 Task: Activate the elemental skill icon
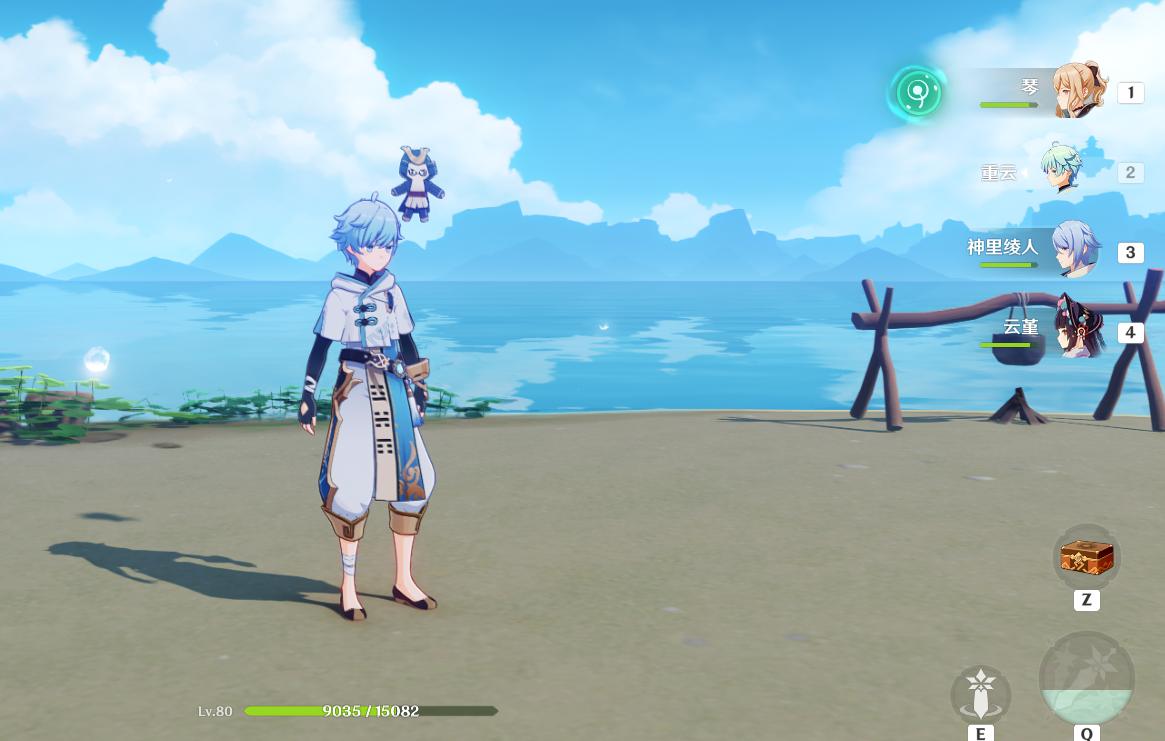[980, 694]
